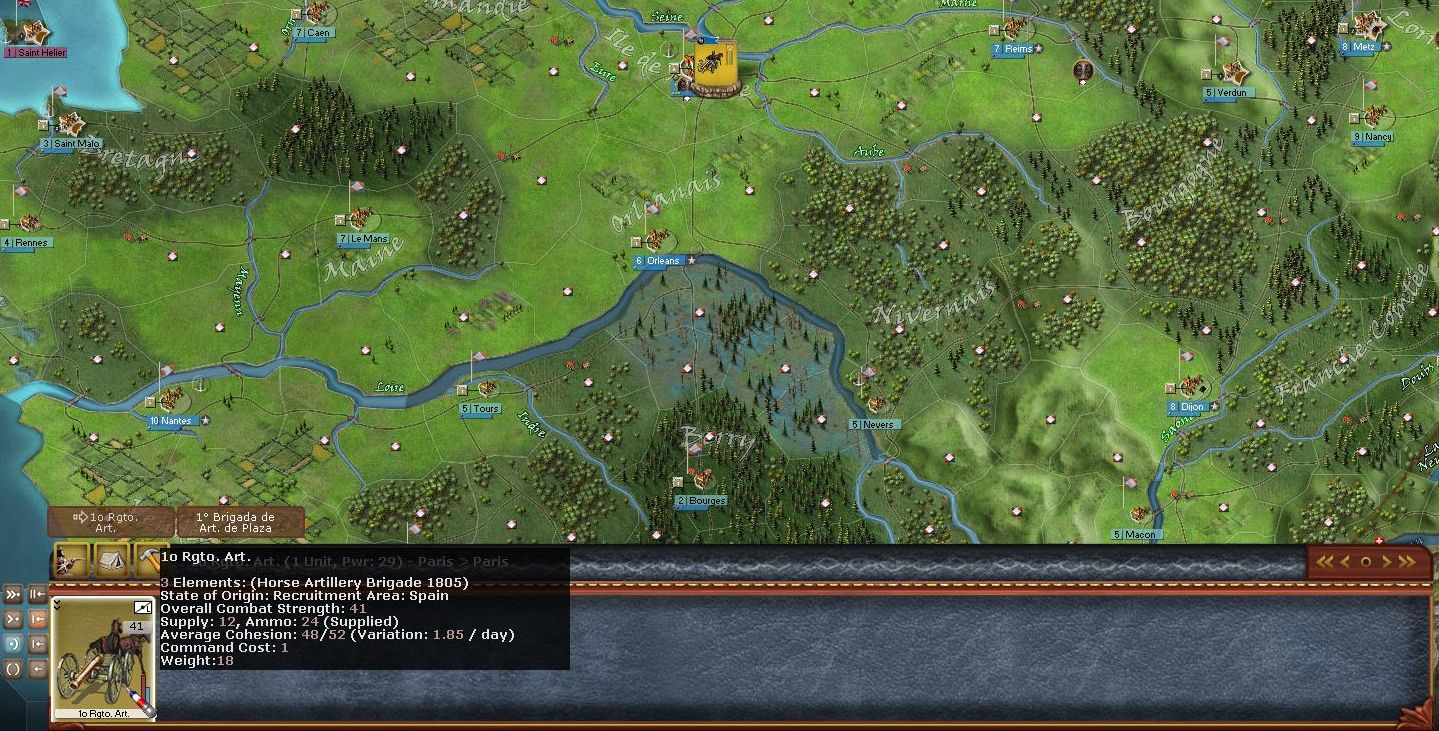Toggle the pause-arrow button below the march icon
This screenshot has height=731, width=1439.
37,592
